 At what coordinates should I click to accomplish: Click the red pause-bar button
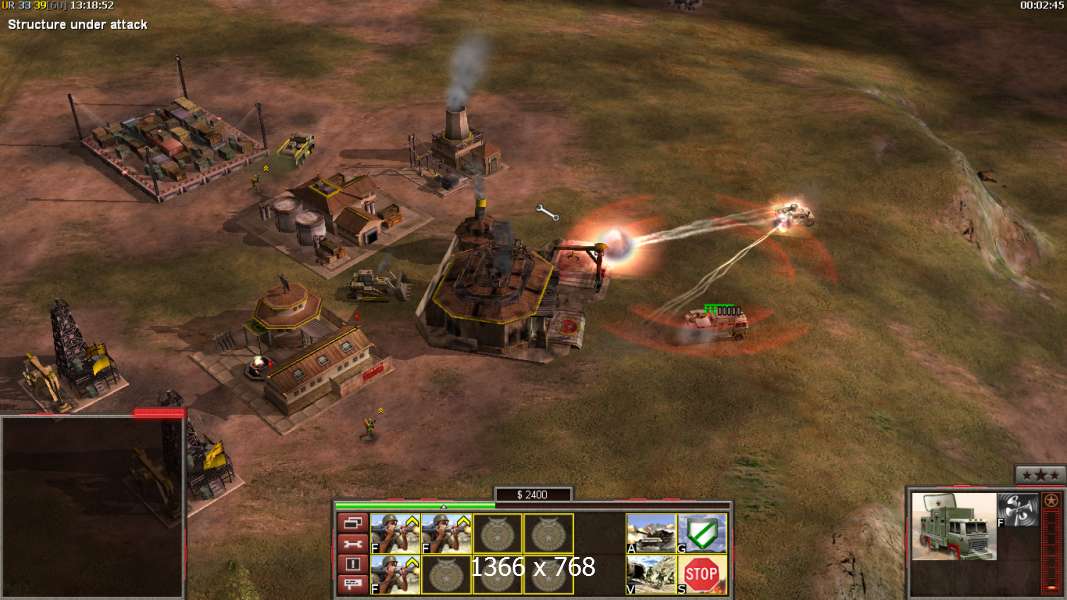[x=352, y=564]
